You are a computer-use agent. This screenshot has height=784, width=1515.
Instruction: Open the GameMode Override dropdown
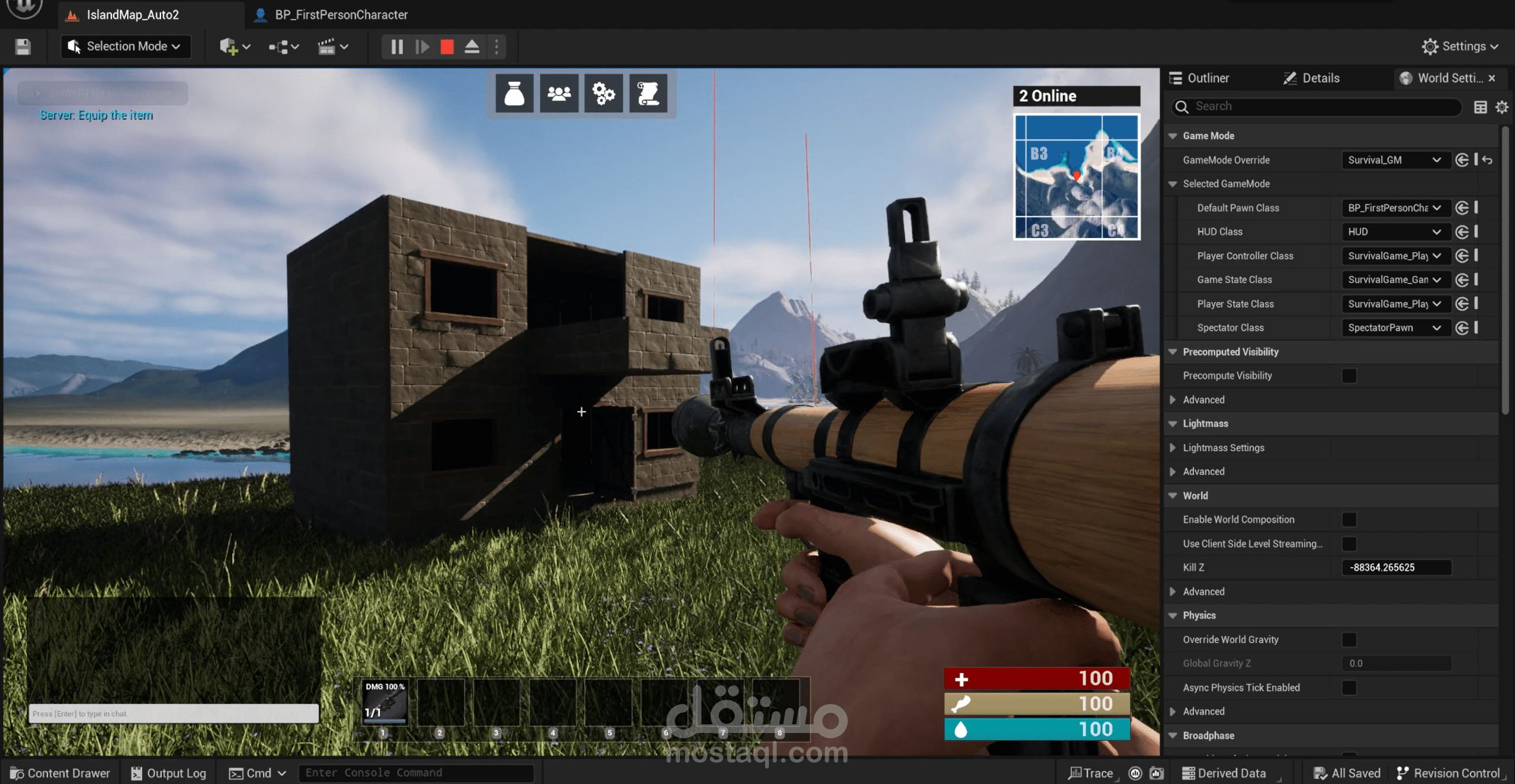pyautogui.click(x=1395, y=160)
